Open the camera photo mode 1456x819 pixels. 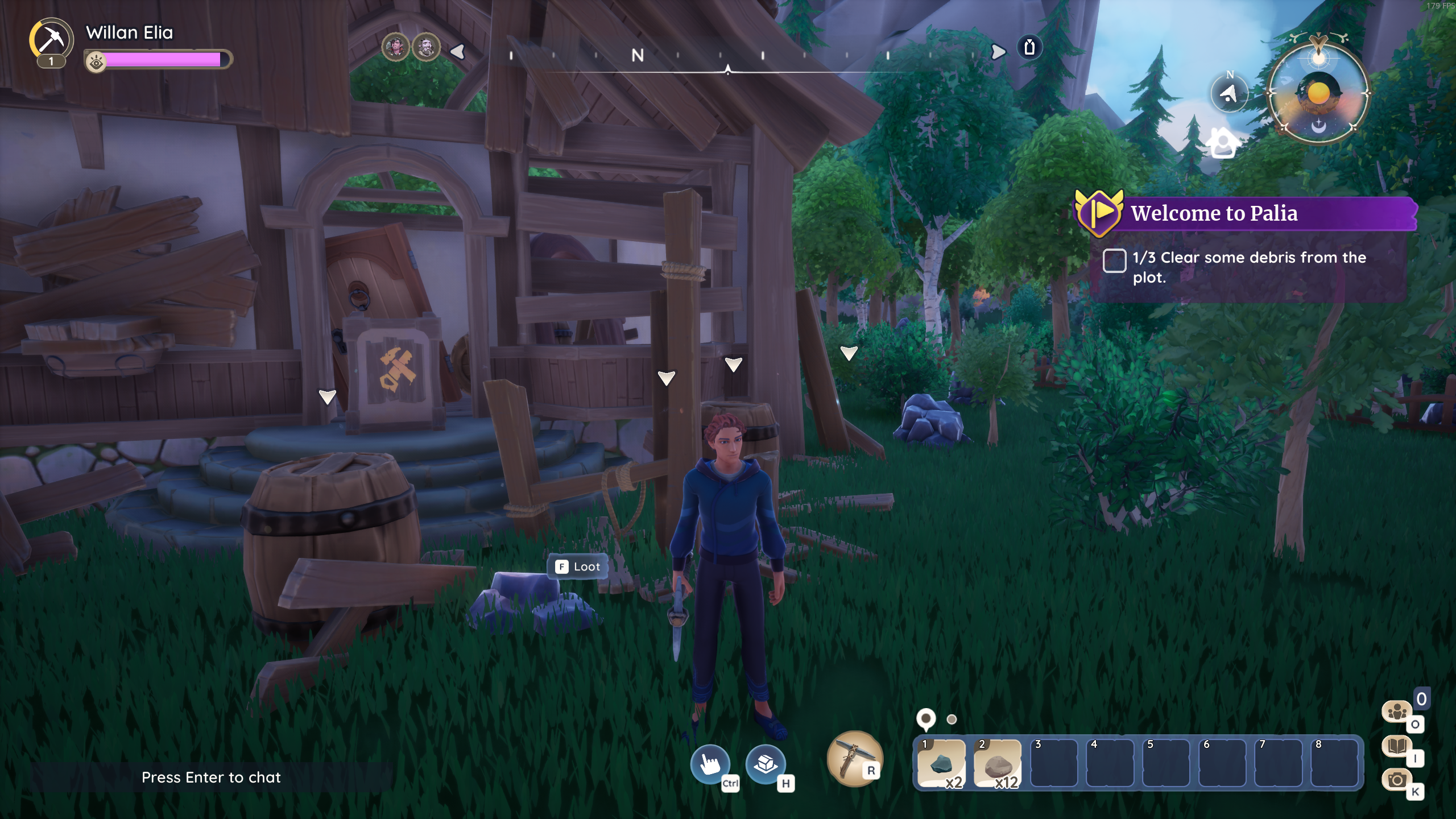pyautogui.click(x=1397, y=780)
